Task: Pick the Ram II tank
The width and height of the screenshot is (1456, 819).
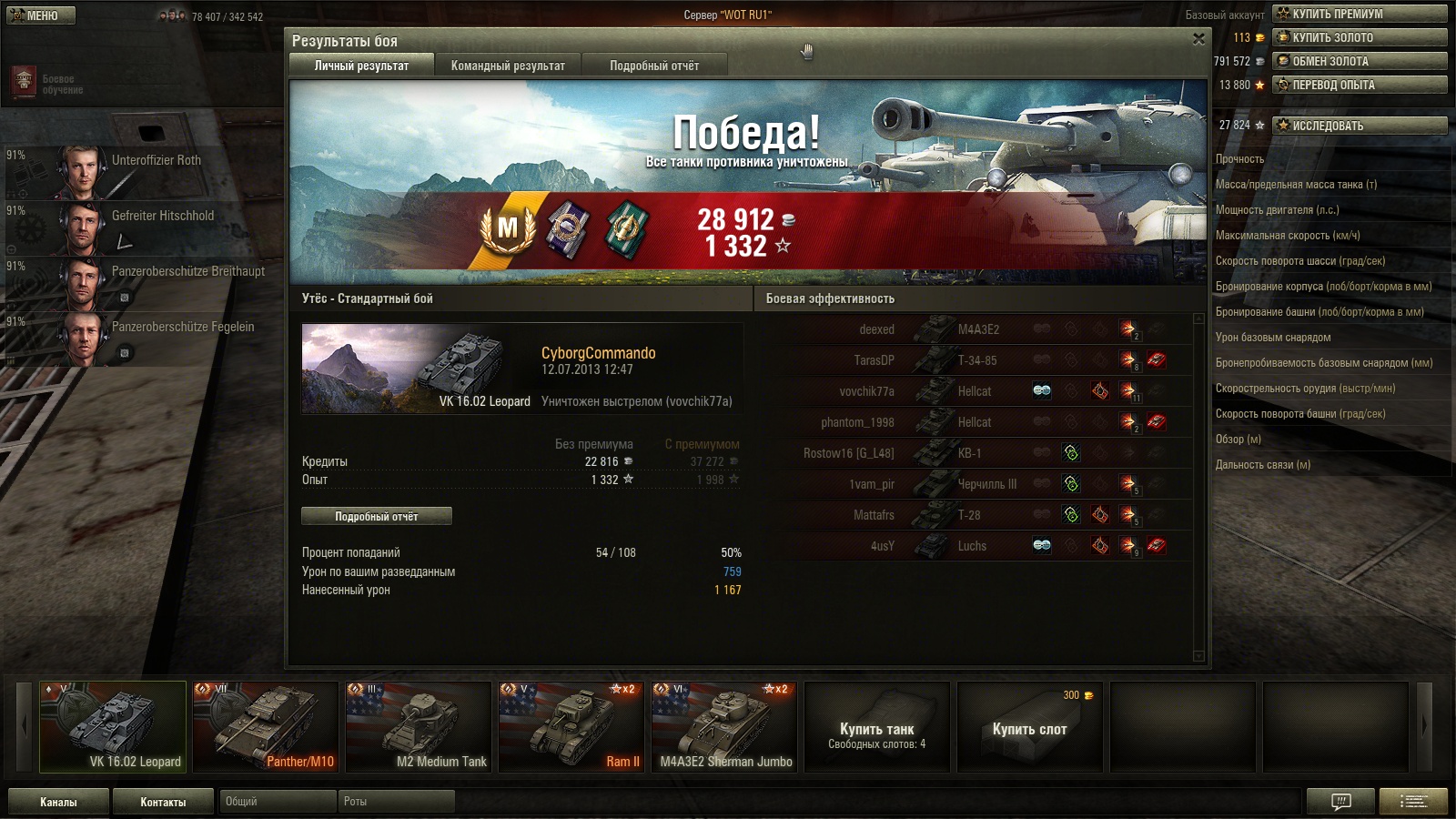Action: pos(571,727)
